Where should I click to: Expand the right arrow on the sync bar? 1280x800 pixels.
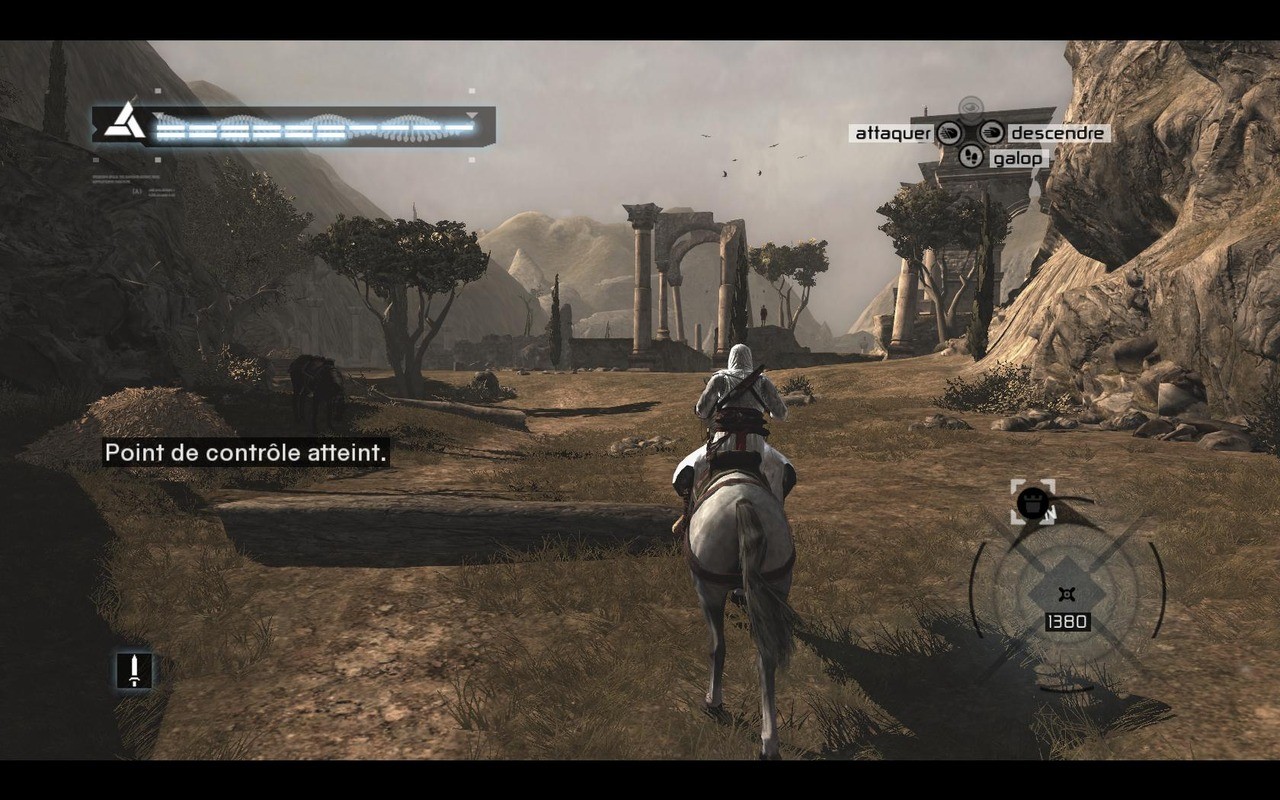coord(470,114)
